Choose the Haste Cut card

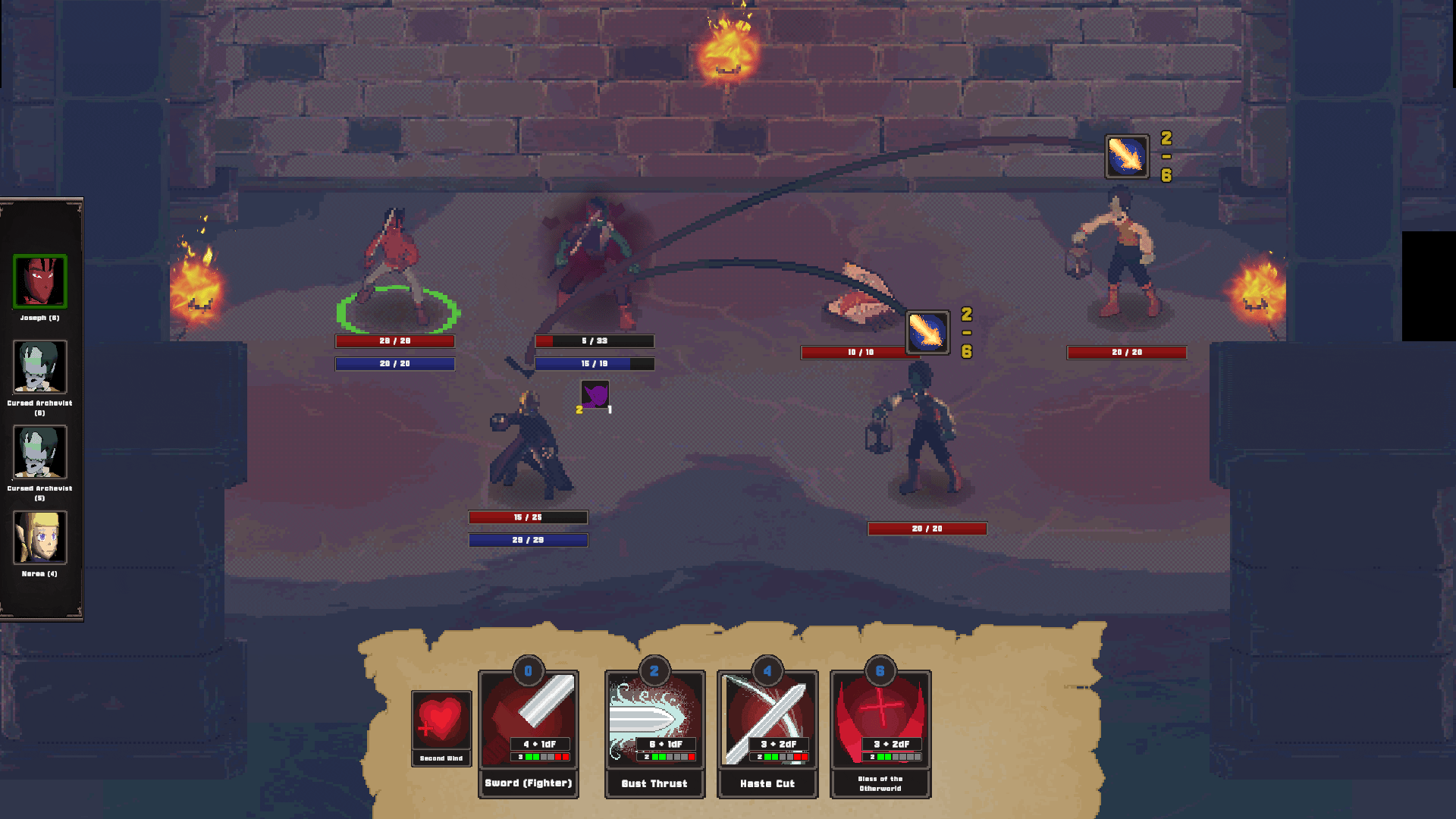[x=767, y=733]
